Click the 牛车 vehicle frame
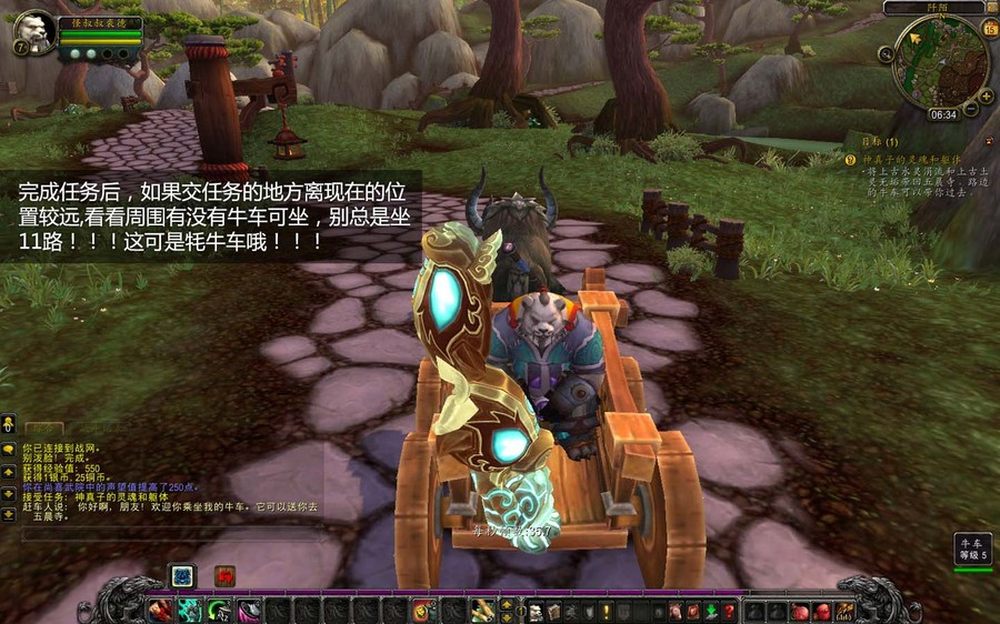The height and width of the screenshot is (624, 1000). pos(973,547)
